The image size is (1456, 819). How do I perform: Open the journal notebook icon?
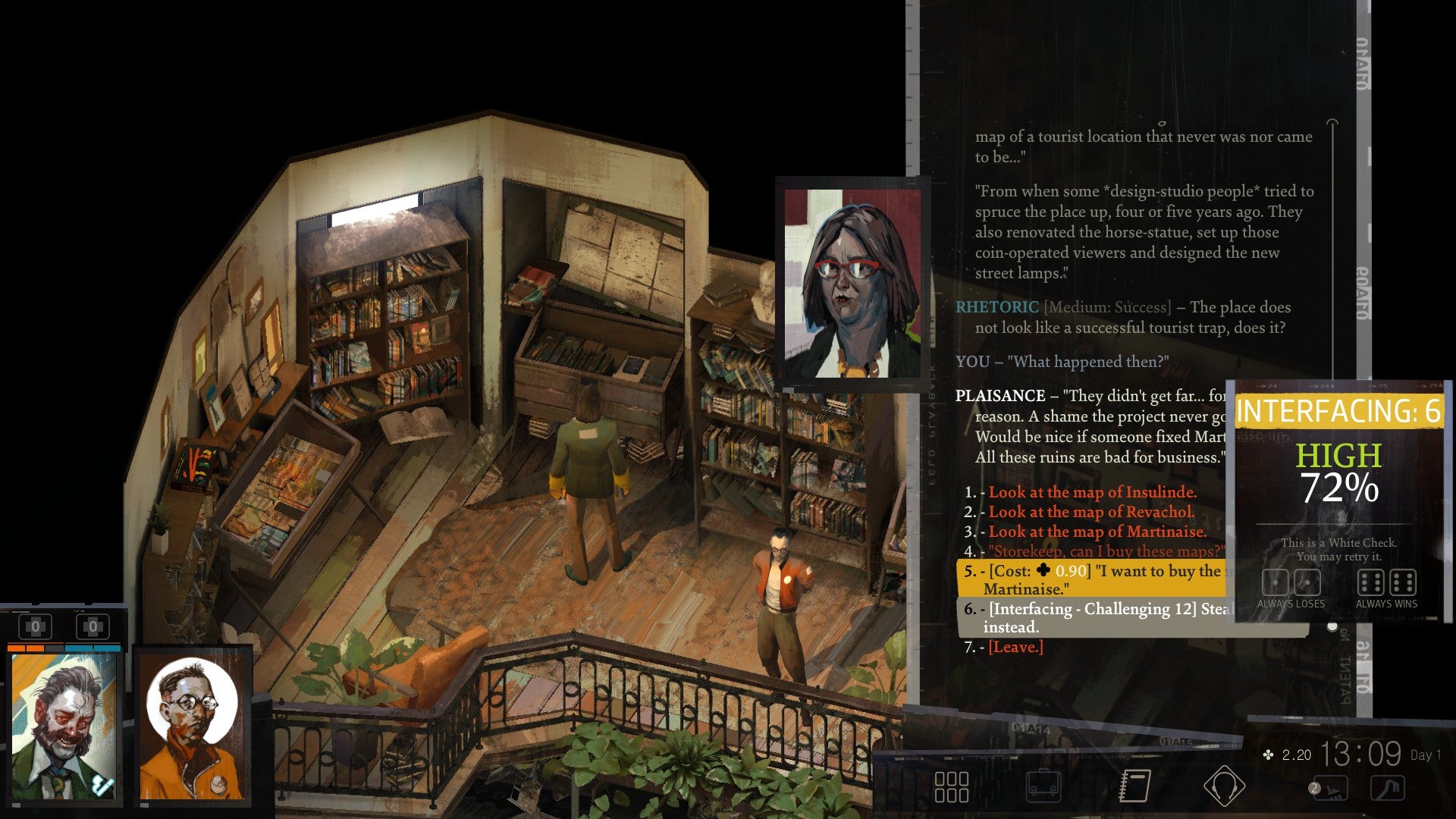(1136, 786)
